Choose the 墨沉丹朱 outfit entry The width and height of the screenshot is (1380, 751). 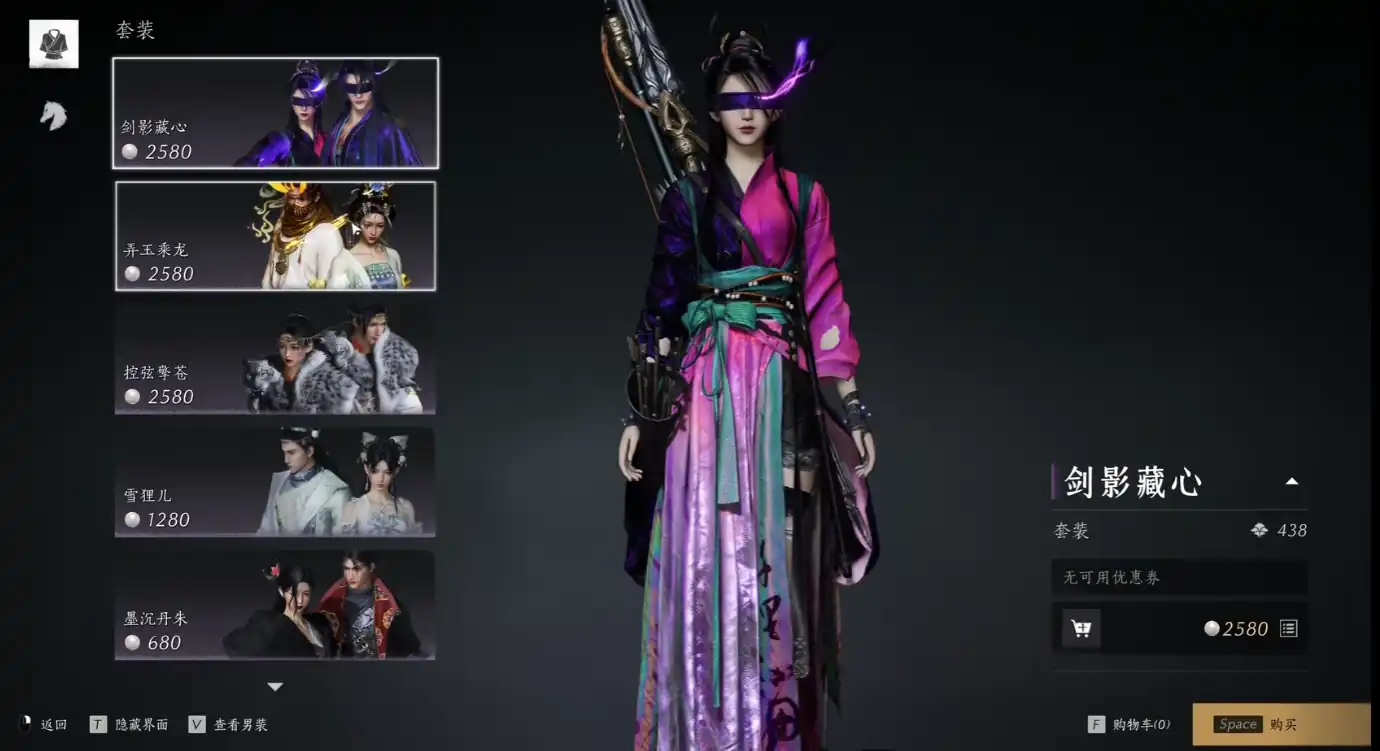tap(275, 605)
